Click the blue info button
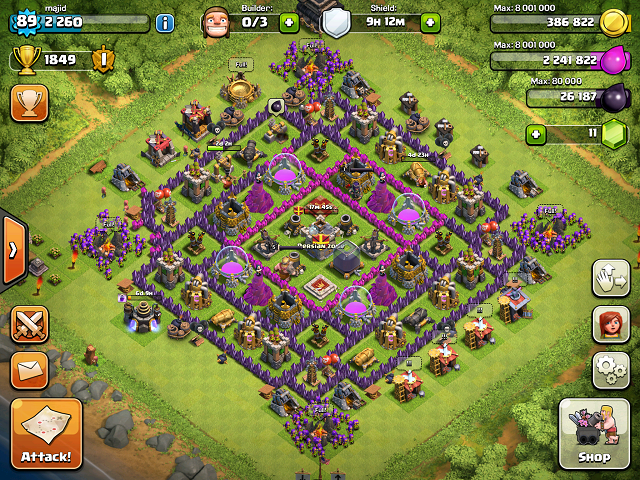The height and width of the screenshot is (480, 640). tap(165, 23)
